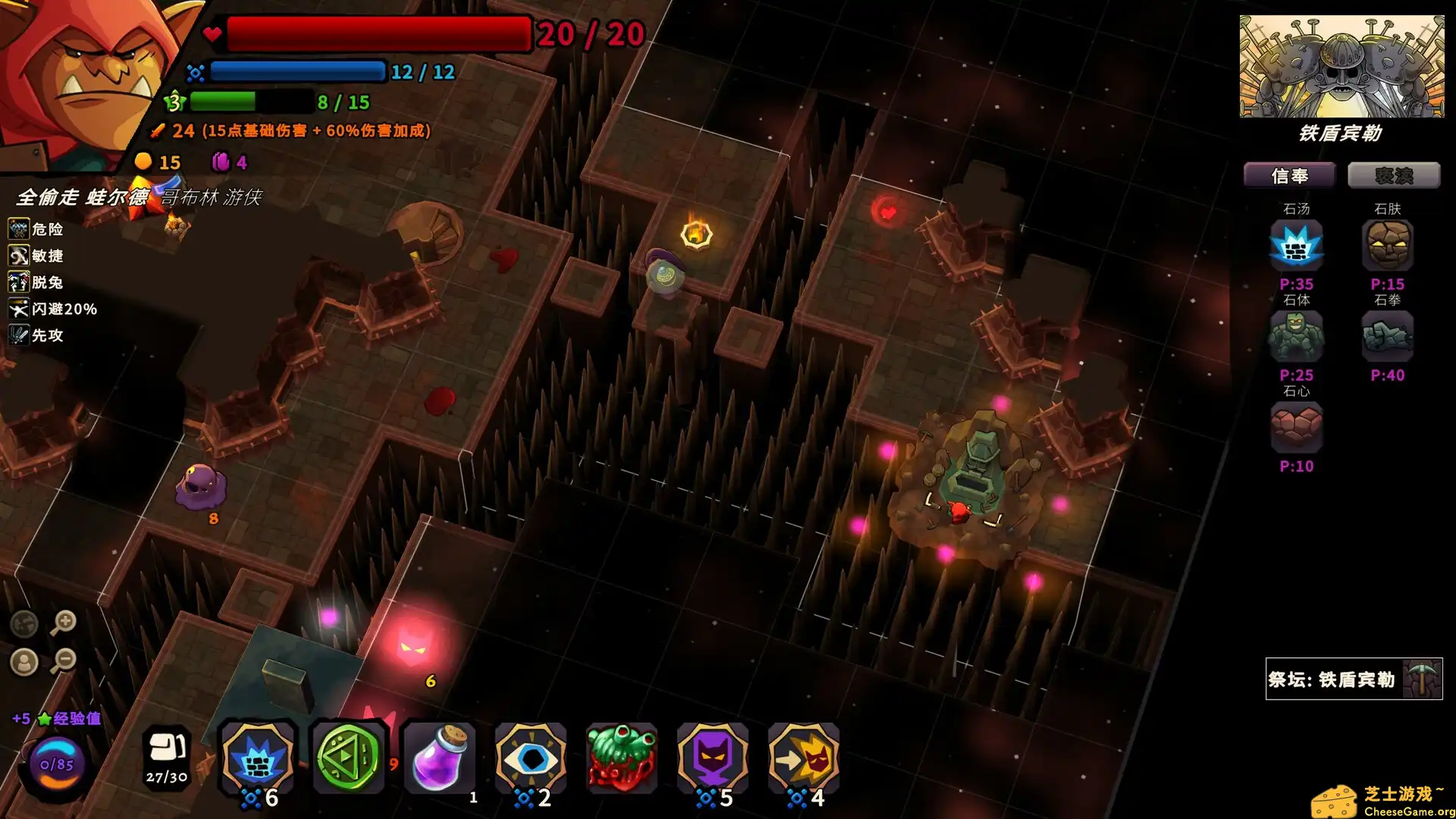
Task: Switch to the 信奉 tab
Action: (x=1289, y=175)
